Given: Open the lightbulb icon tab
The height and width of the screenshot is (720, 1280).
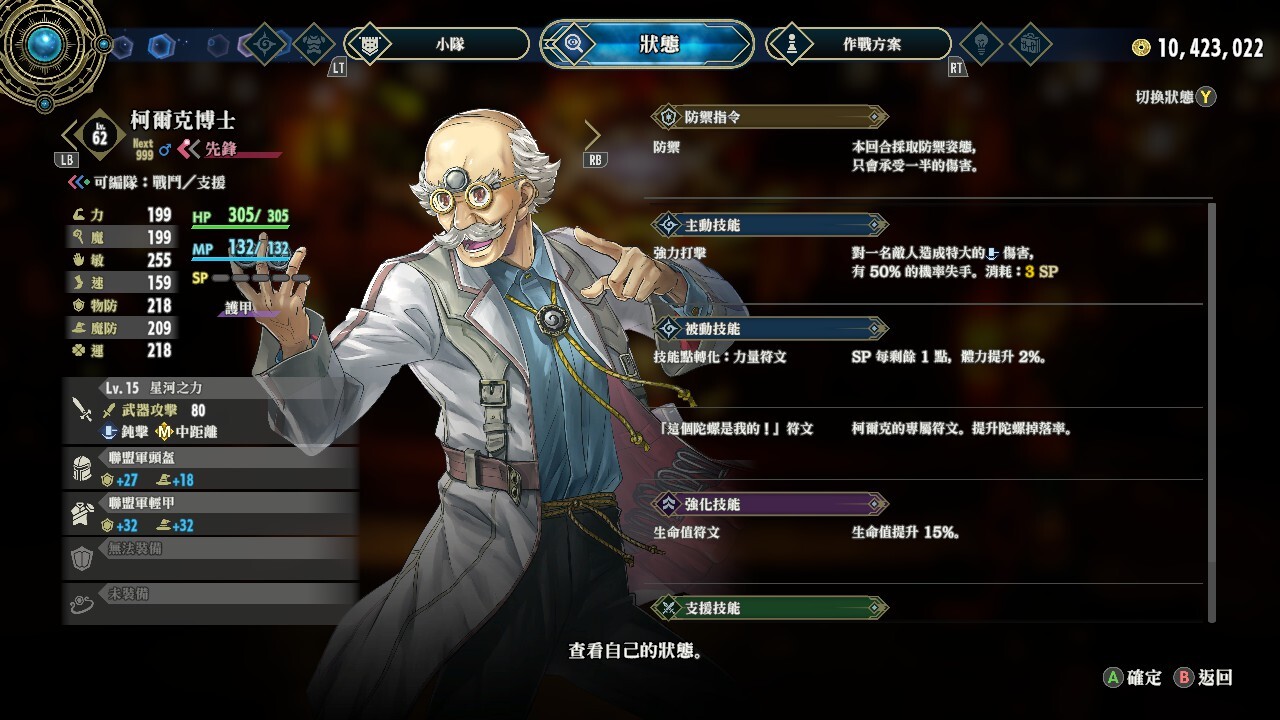Looking at the screenshot, I should pyautogui.click(x=981, y=44).
